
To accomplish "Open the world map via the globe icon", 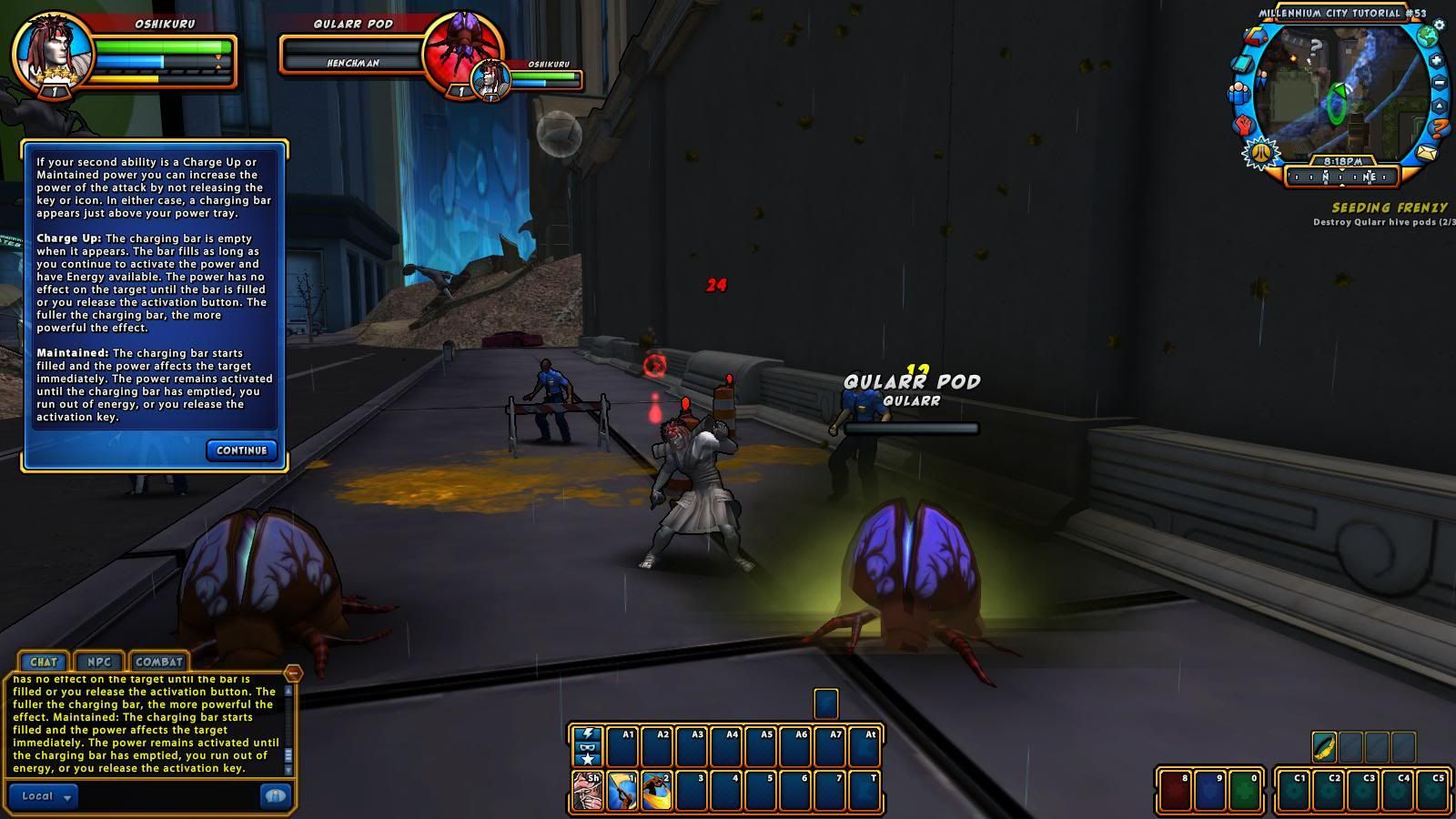I will (1428, 37).
